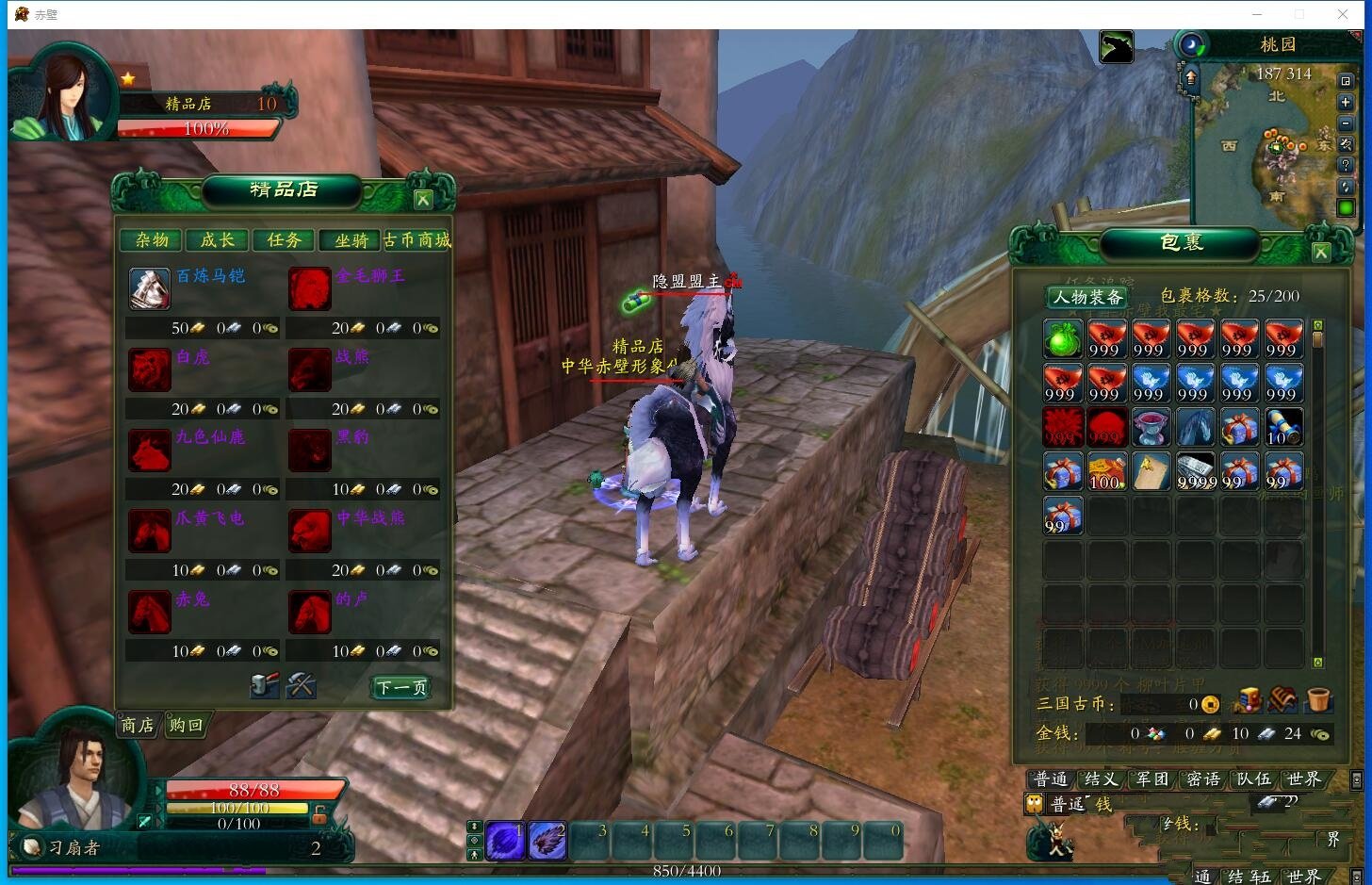The height and width of the screenshot is (885, 1372).
Task: Switch chat to the 世界 channel tab
Action: (1304, 778)
